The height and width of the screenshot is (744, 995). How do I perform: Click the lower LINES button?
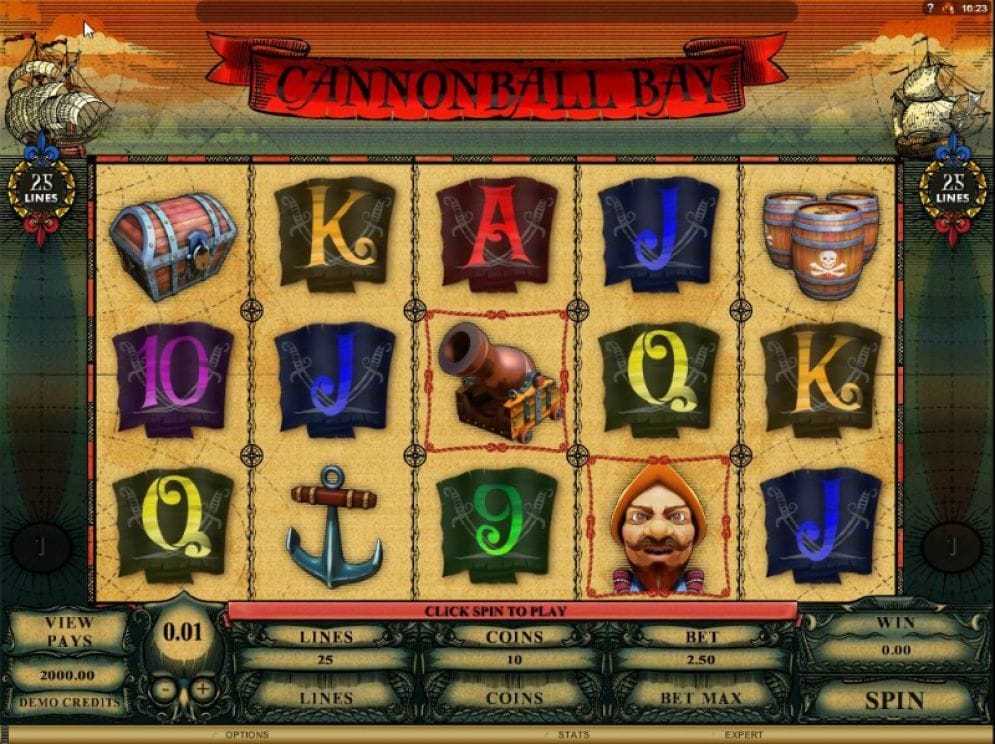point(326,697)
